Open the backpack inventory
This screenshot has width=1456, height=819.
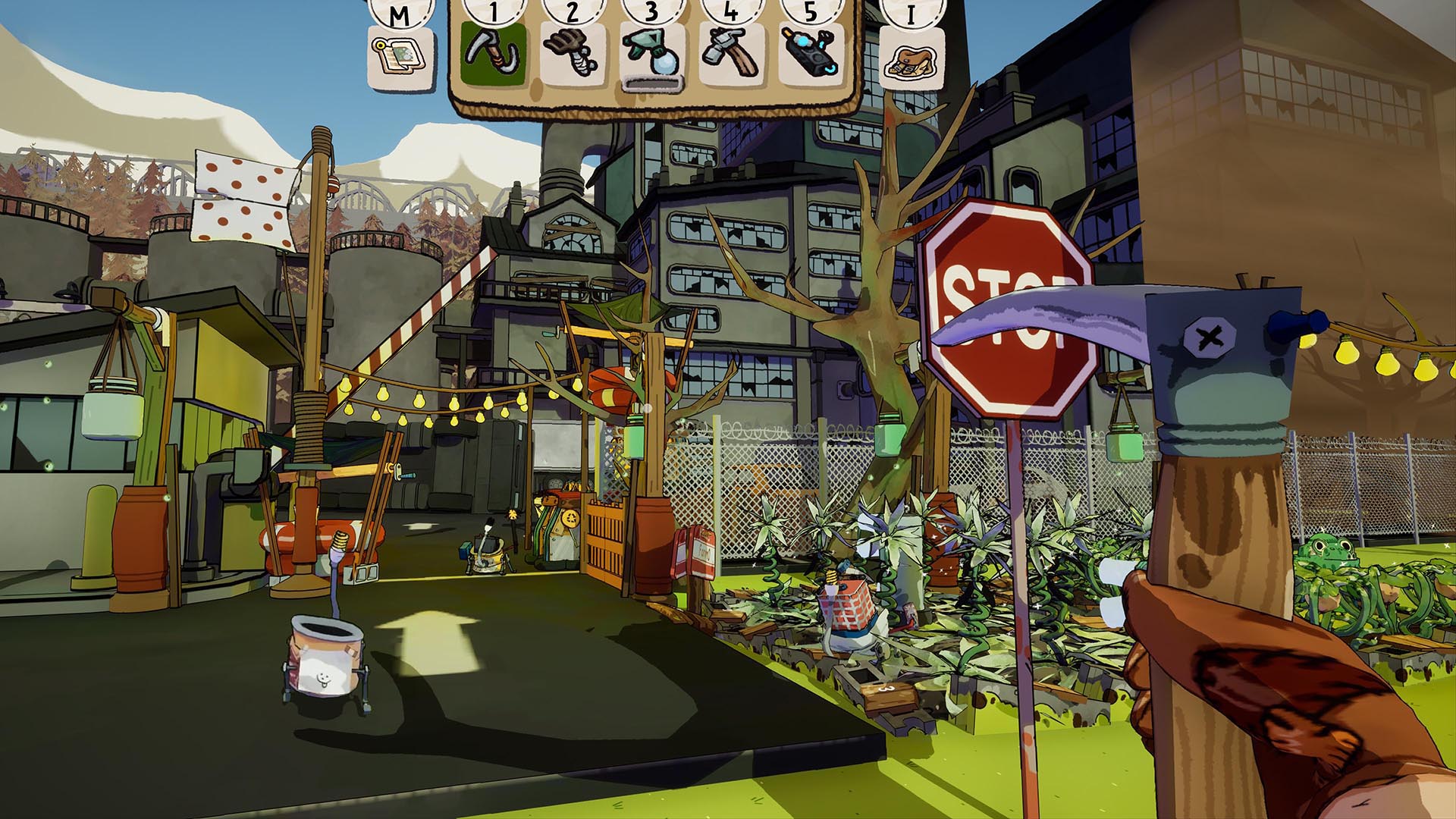pos(911,58)
